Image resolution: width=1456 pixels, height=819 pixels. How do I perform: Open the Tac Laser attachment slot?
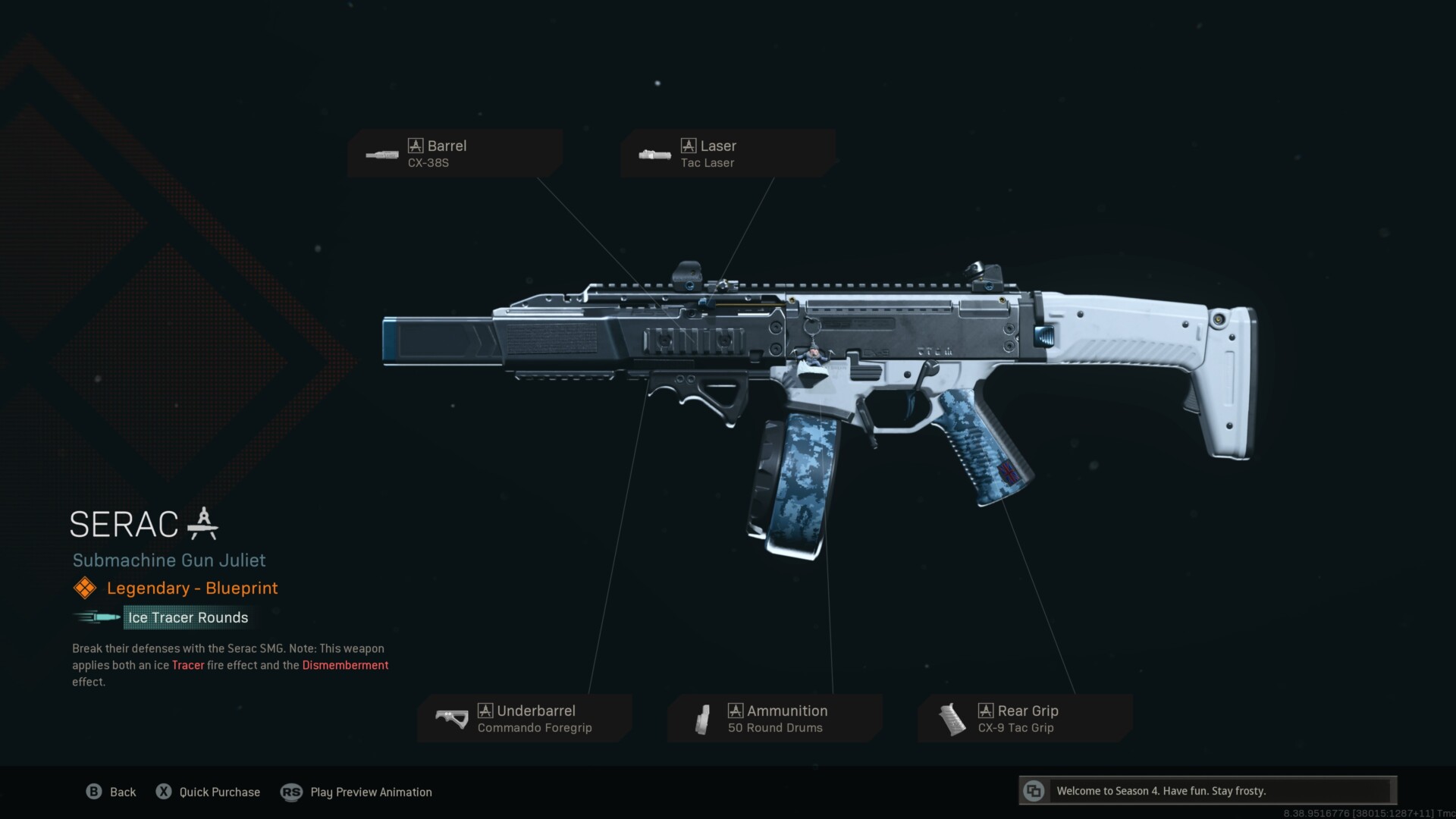tap(728, 153)
